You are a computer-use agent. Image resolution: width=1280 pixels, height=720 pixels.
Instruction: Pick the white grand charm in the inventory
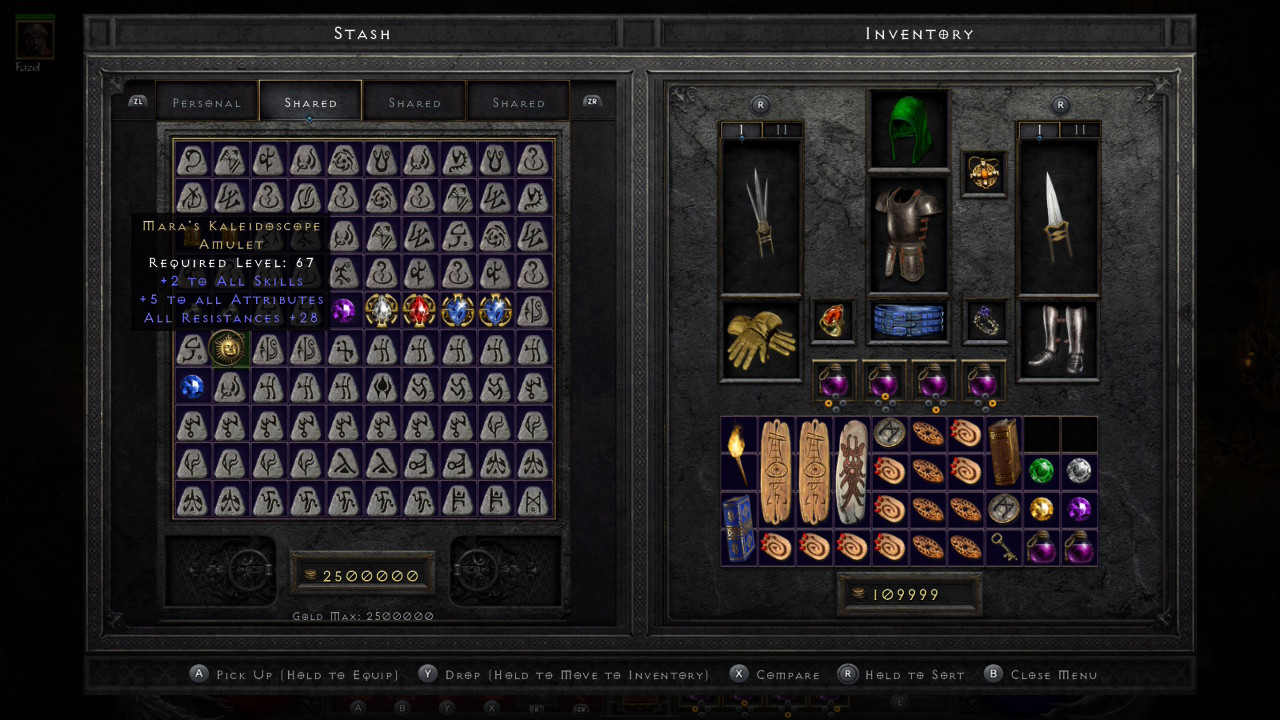pos(853,472)
